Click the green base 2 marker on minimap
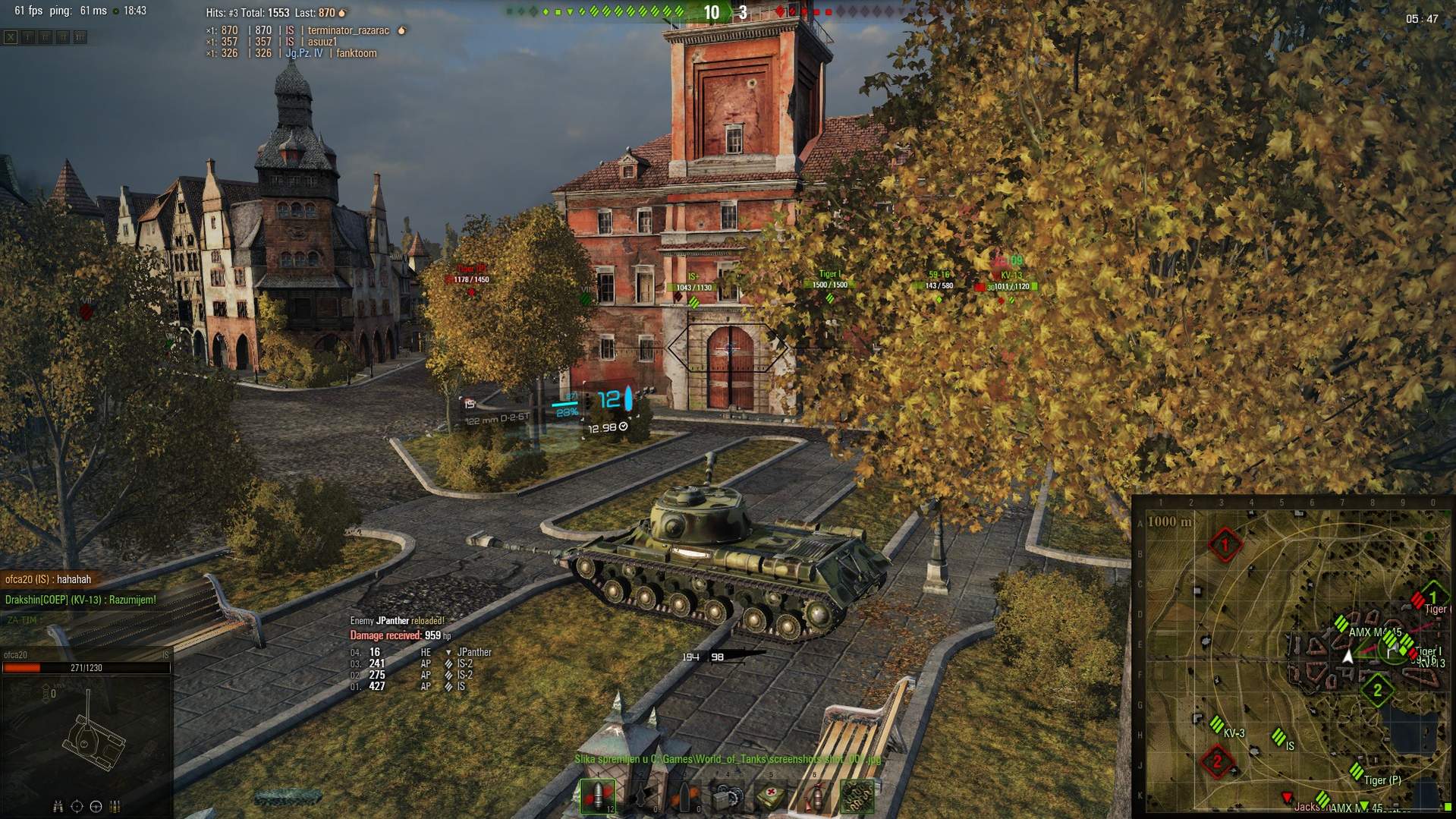The image size is (1456, 819). pos(1376,690)
